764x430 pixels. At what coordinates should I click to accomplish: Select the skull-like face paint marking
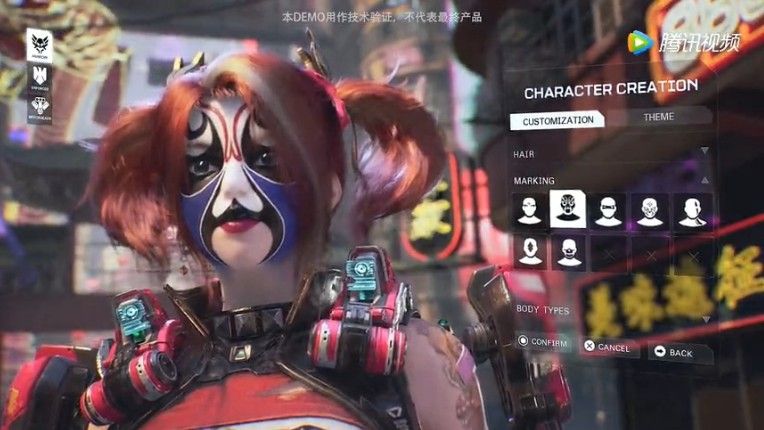(650, 210)
